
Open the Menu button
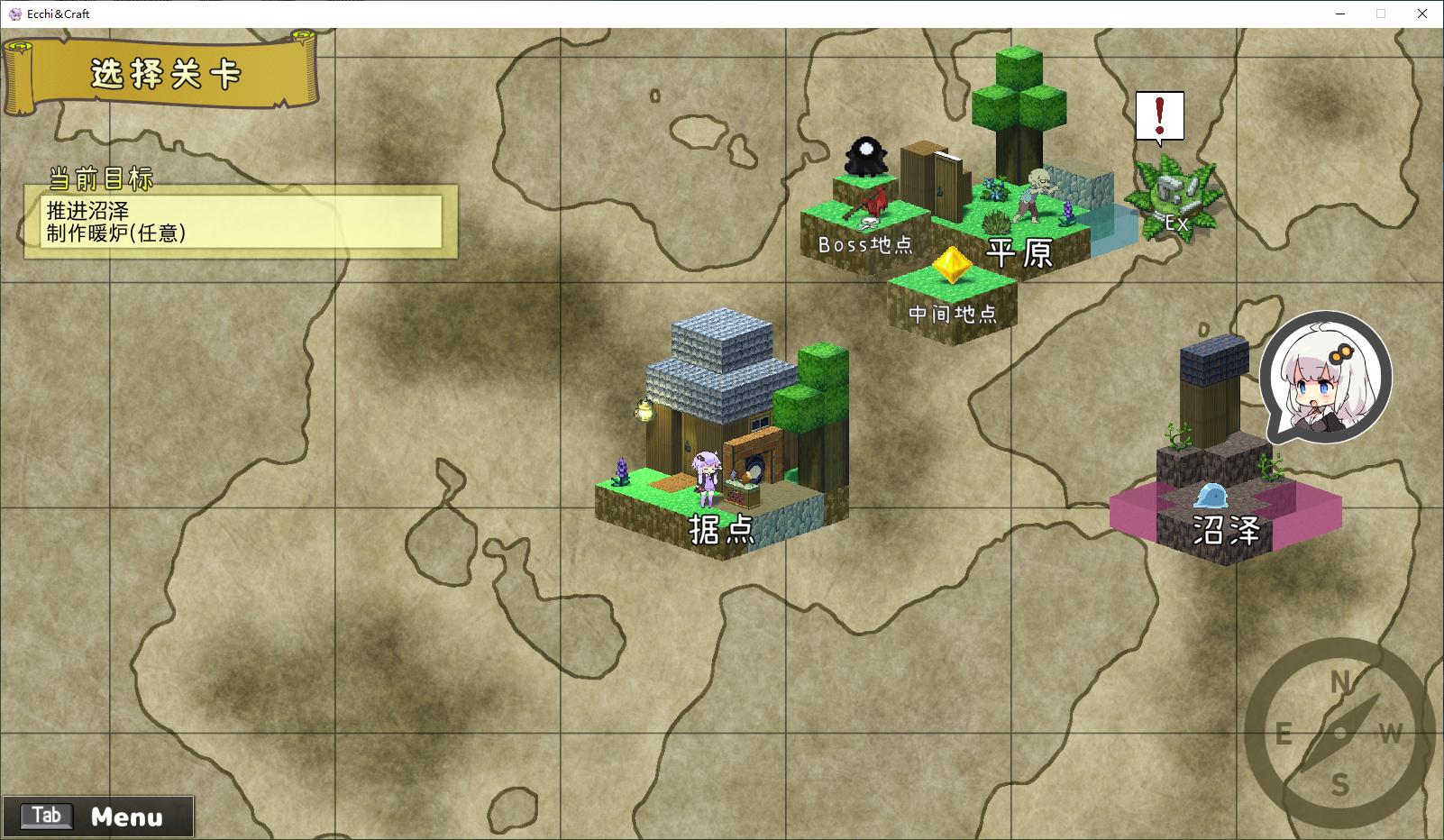click(x=98, y=817)
